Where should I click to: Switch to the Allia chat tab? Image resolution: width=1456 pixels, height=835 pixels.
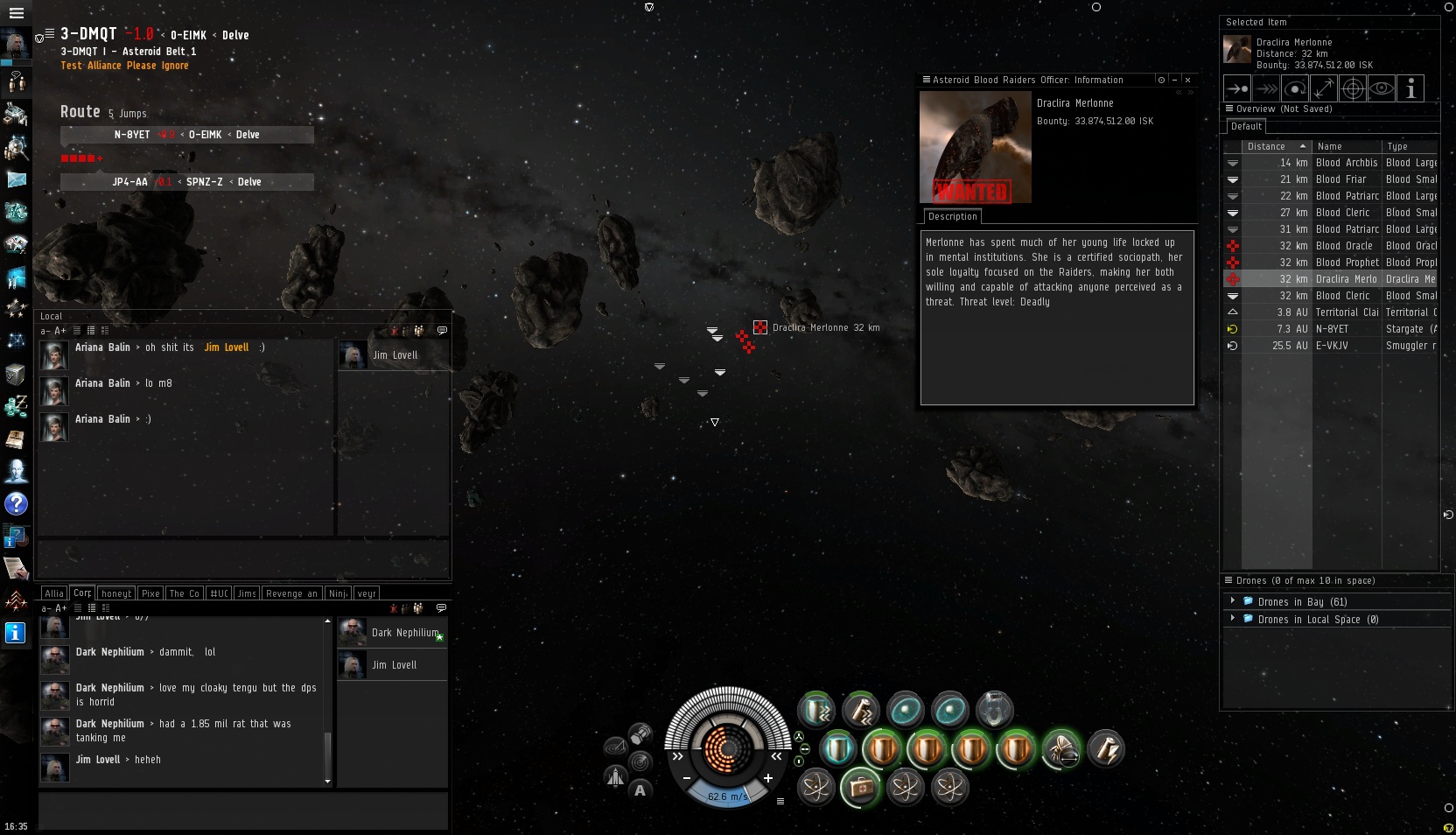pyautogui.click(x=54, y=593)
